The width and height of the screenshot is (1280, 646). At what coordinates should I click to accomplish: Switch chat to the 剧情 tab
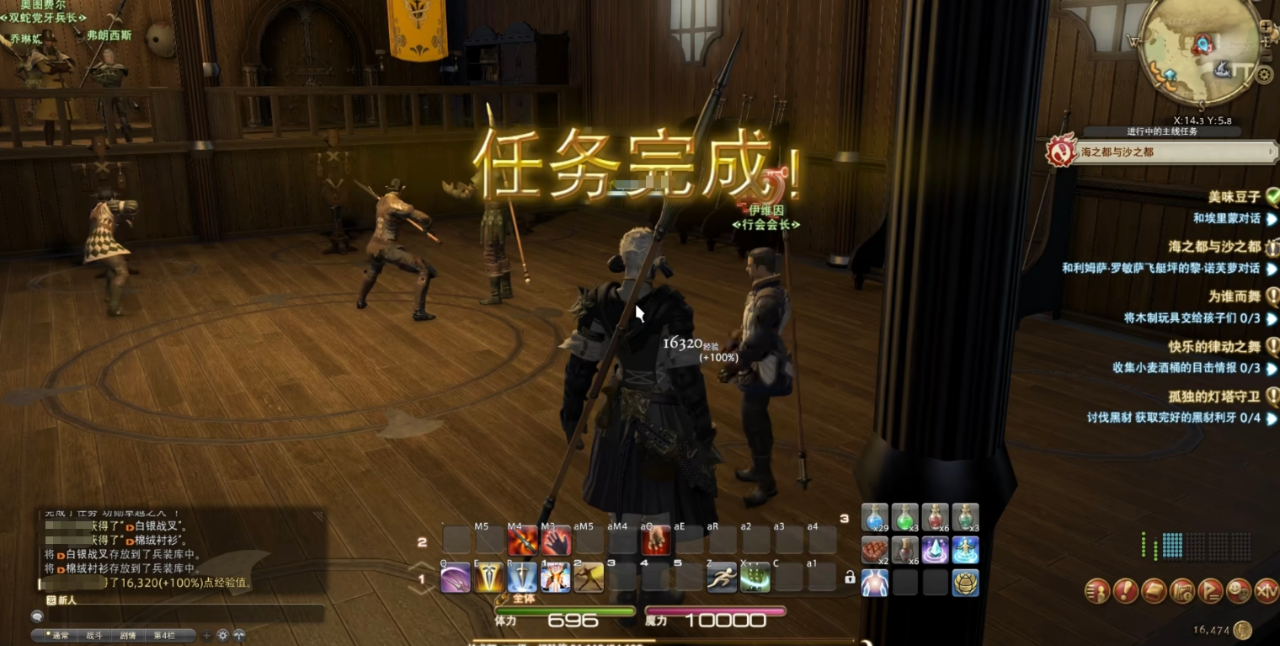click(x=128, y=635)
